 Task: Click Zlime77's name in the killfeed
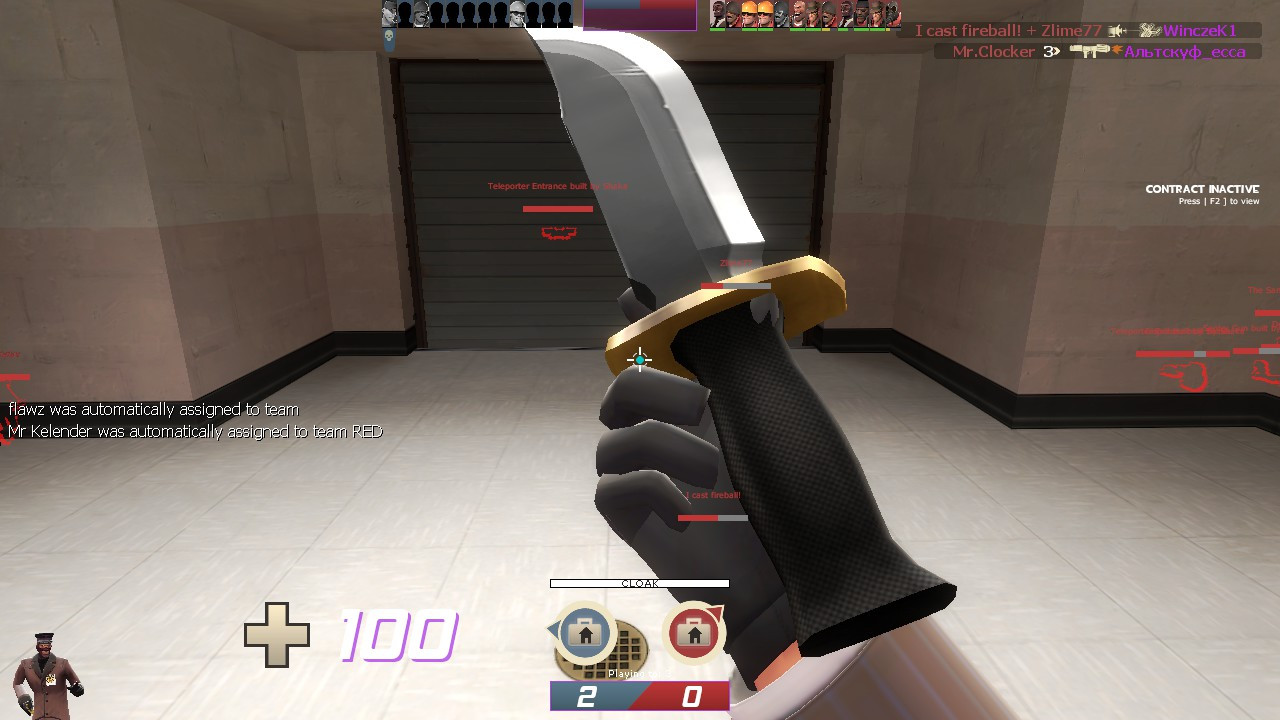(1071, 30)
